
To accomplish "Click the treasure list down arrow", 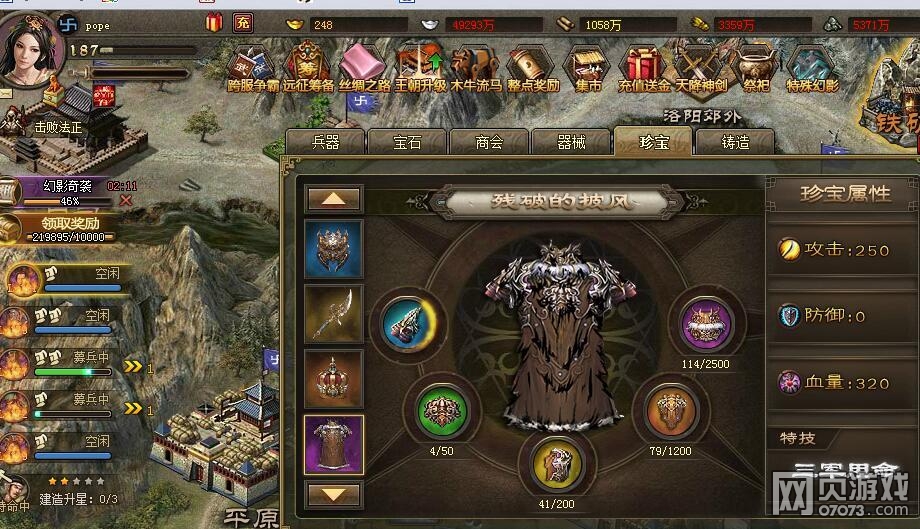I will [333, 493].
